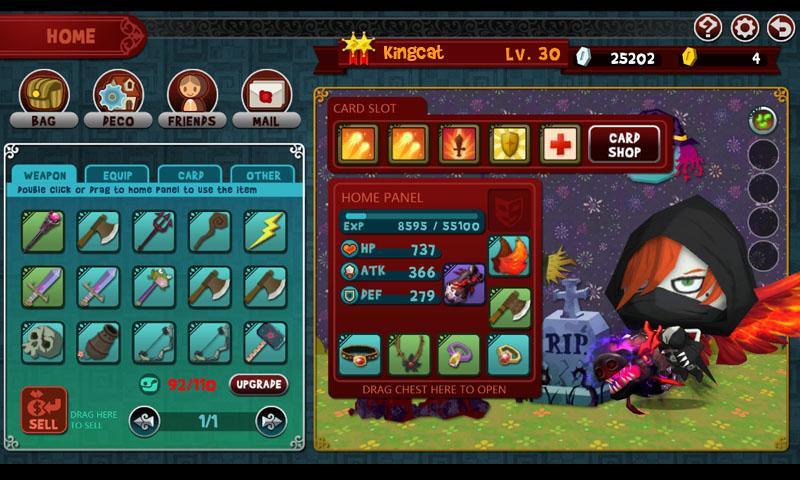The image size is (800, 480).
Task: Select the red trident weapon
Action: pyautogui.click(x=154, y=231)
